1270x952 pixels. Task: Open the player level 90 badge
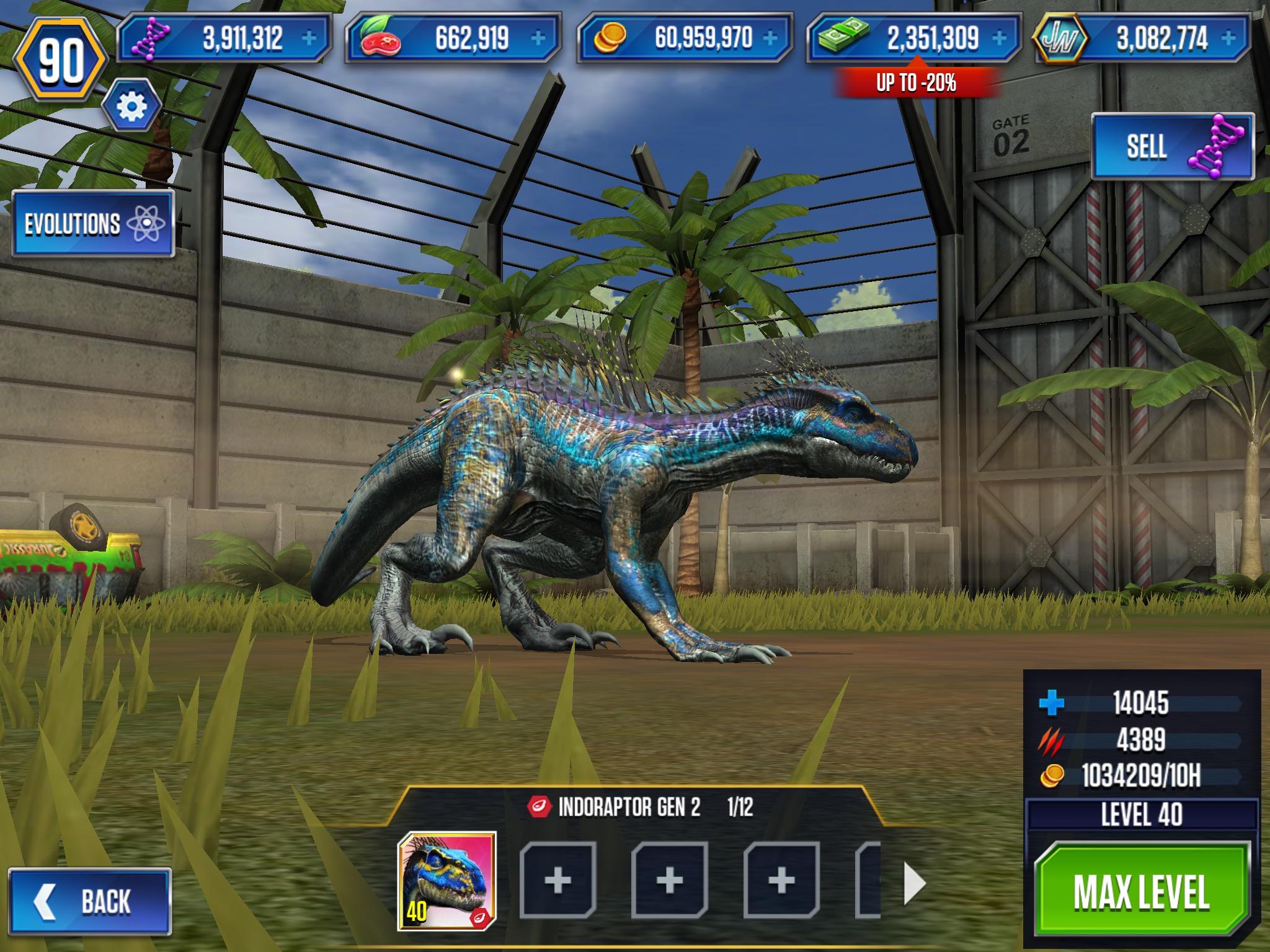click(x=61, y=61)
